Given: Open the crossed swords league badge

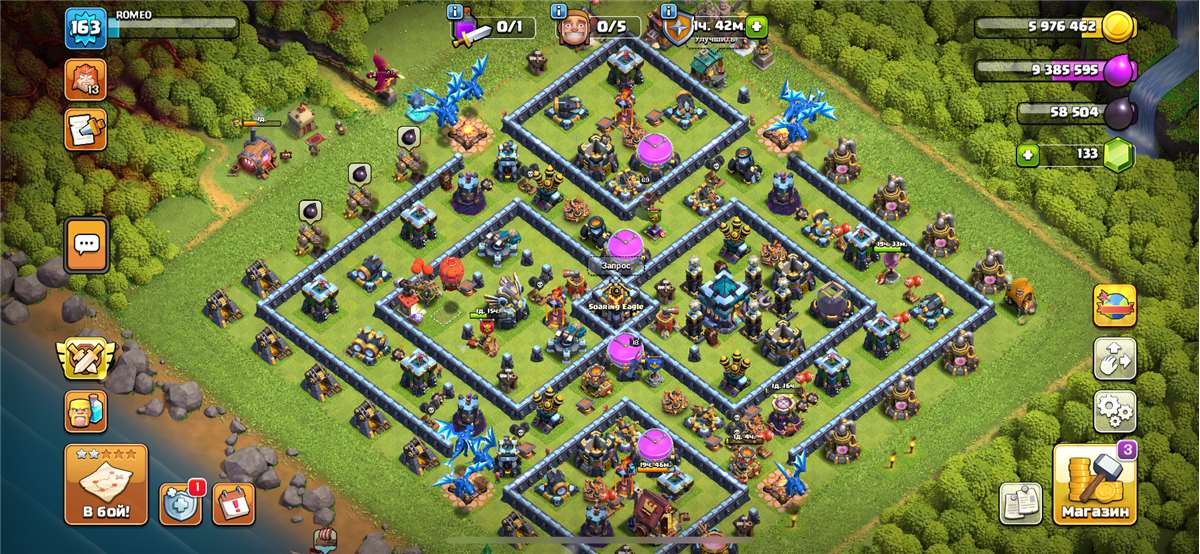Looking at the screenshot, I should (86, 358).
